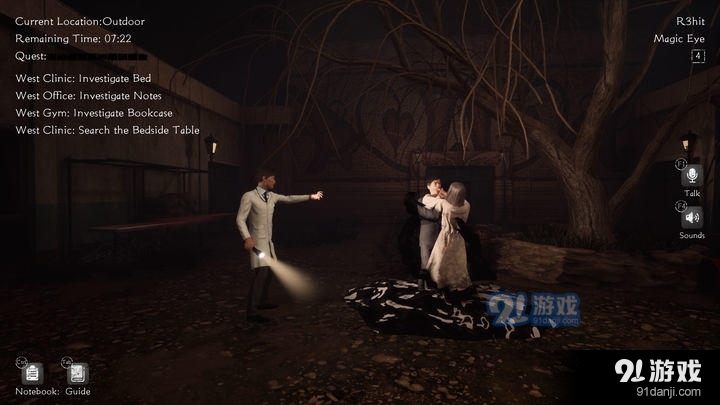This screenshot has width=720, height=405.
Task: Toggle the Sounds speaker icon
Action: coord(692,217)
